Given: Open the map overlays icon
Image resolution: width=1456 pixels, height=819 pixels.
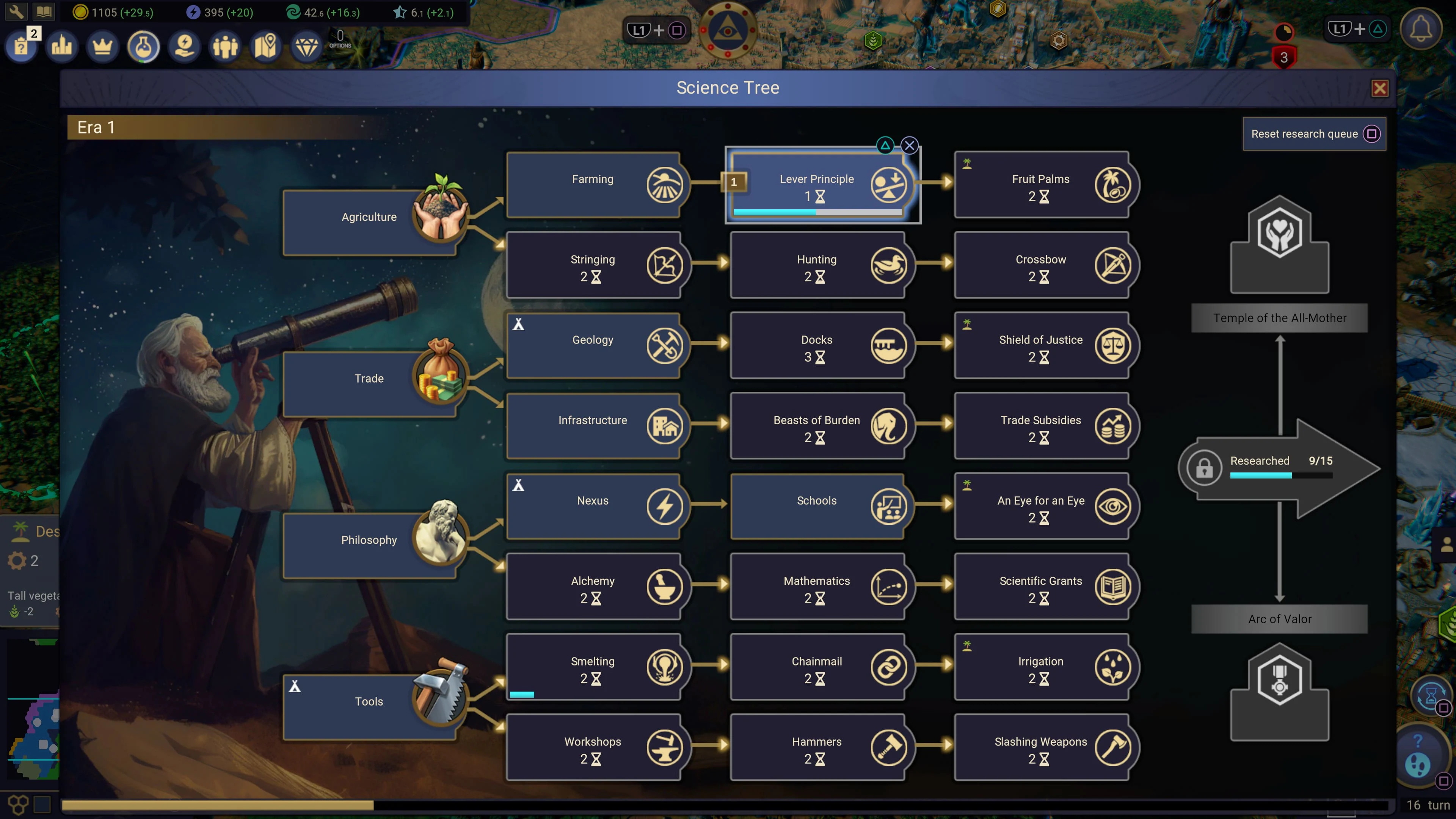Looking at the screenshot, I should (266, 46).
